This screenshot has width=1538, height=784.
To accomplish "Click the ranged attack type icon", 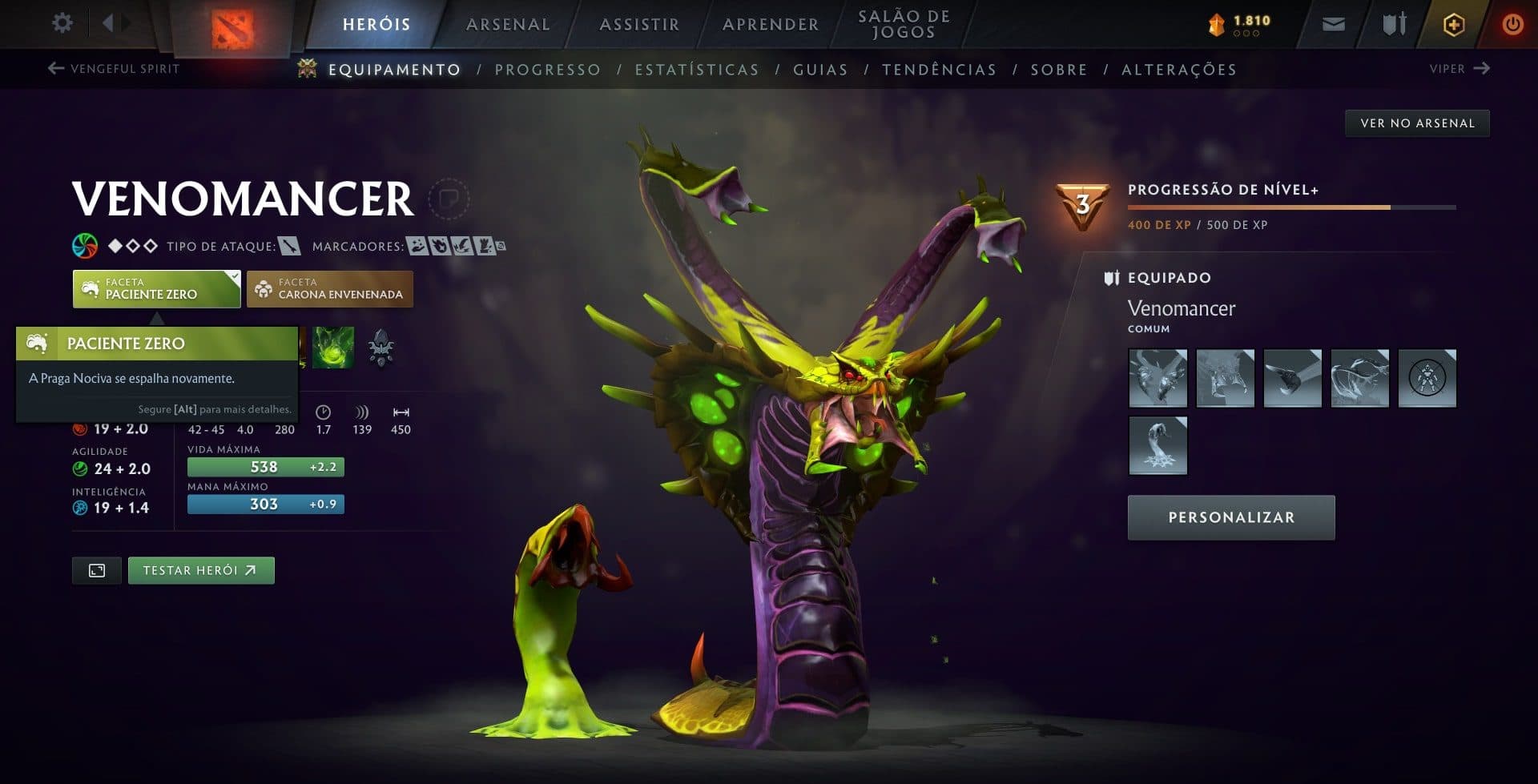I will (288, 247).
